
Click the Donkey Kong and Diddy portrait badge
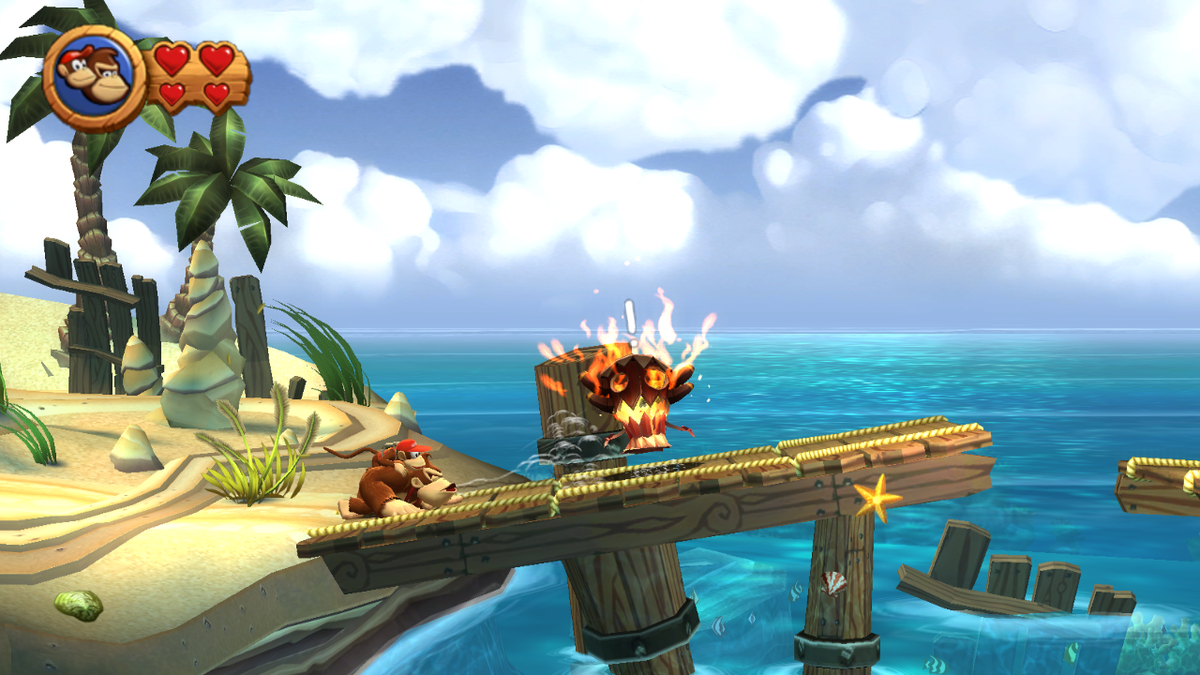coord(95,76)
